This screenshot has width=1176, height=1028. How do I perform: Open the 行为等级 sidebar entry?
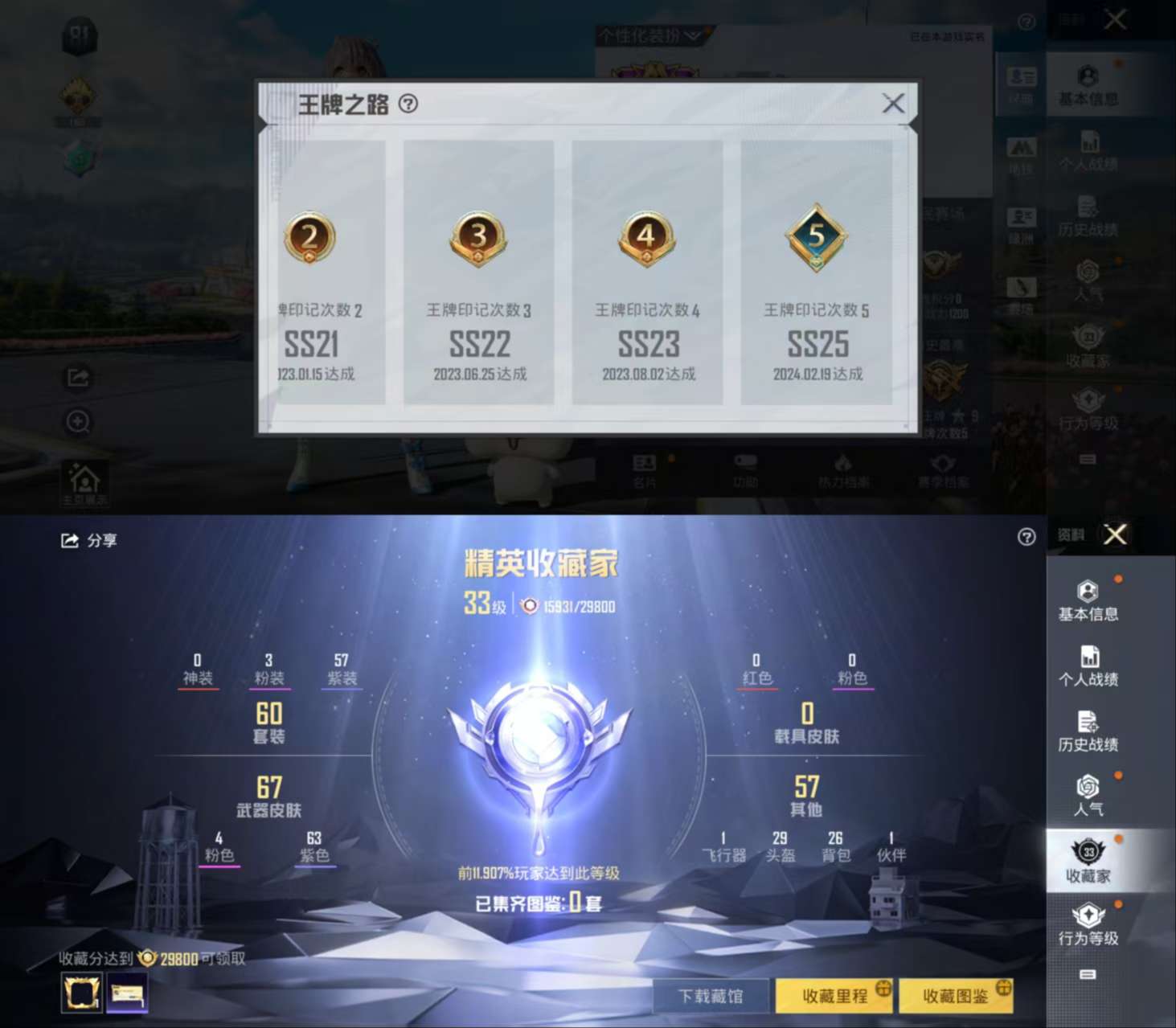1089,924
